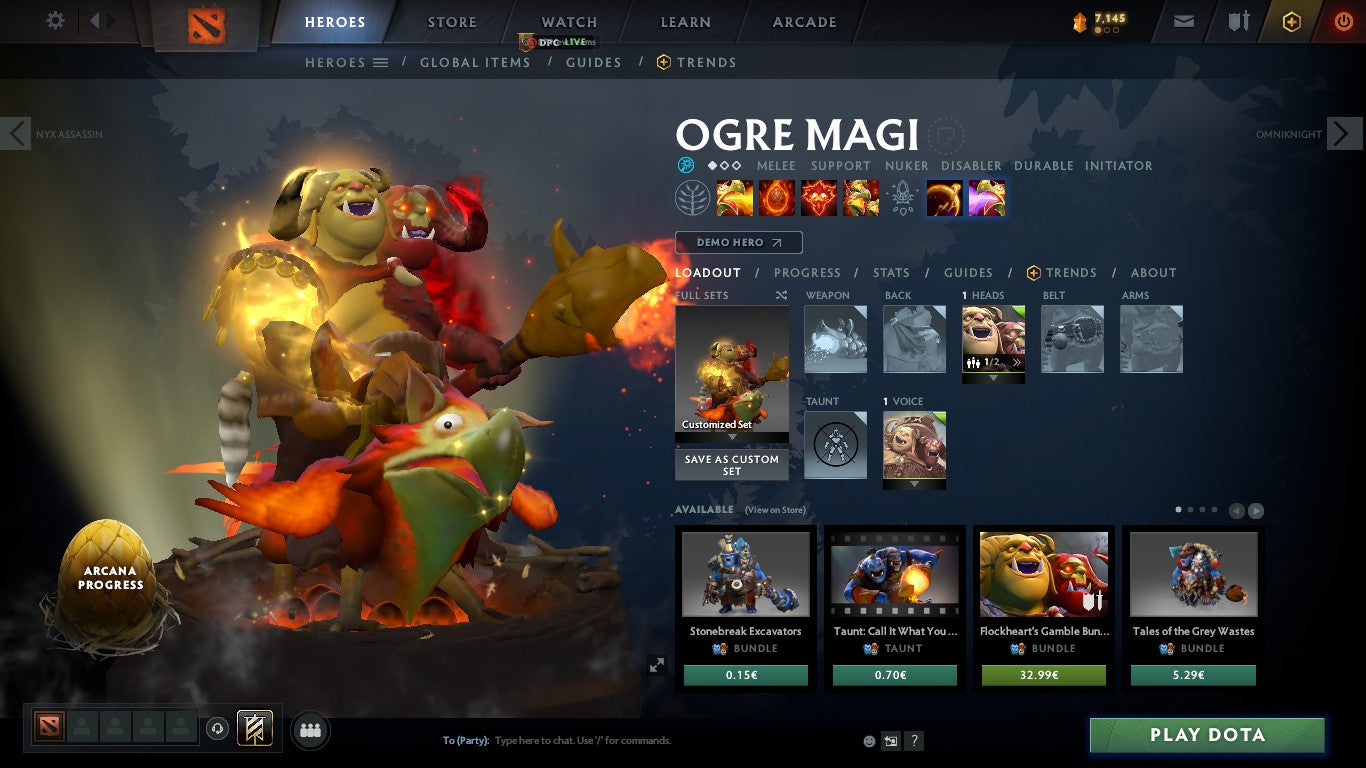Image resolution: width=1366 pixels, height=768 pixels.
Task: Expand the Voice slot chevron
Action: point(913,484)
